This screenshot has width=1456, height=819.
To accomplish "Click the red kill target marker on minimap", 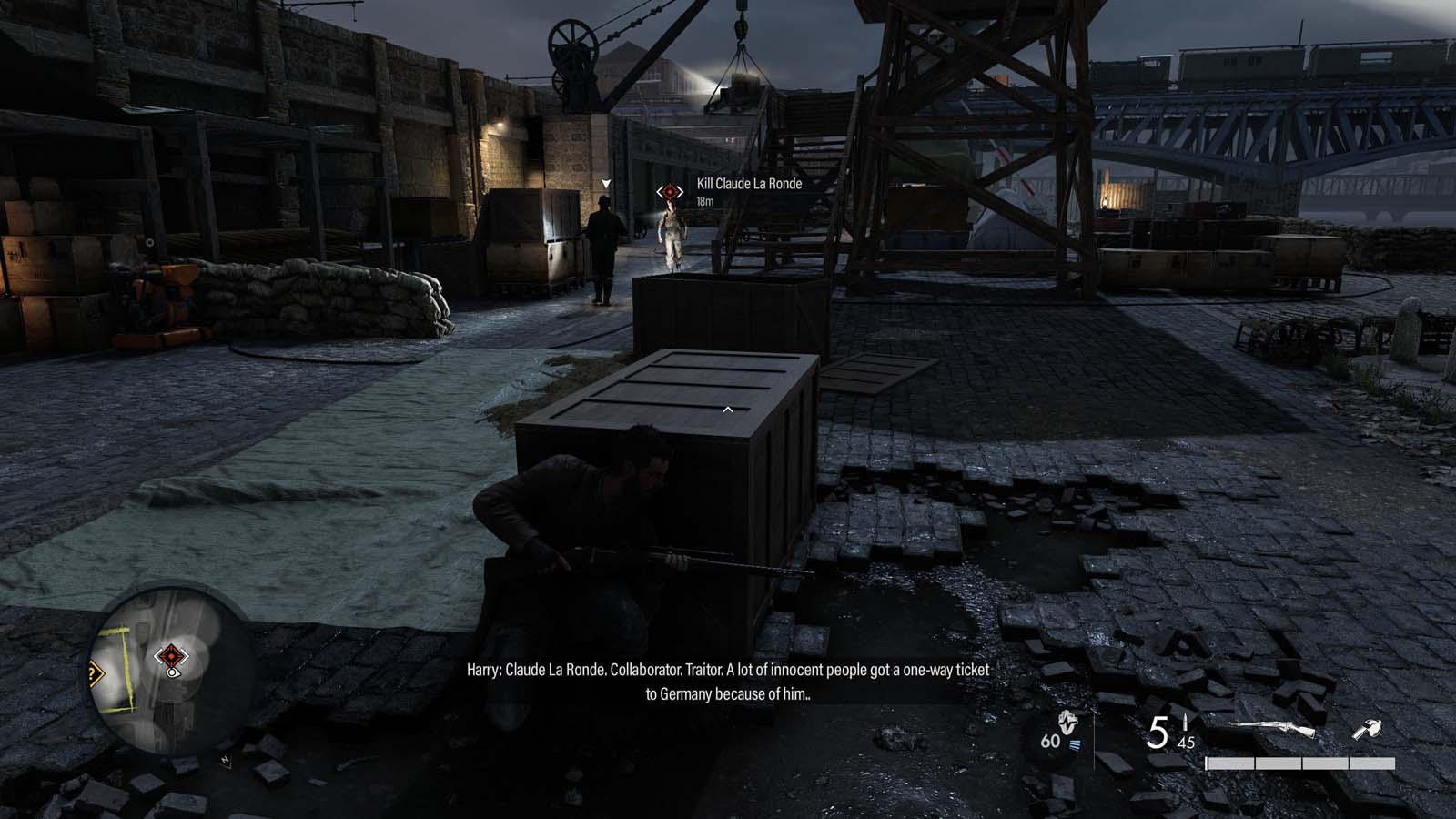I will (170, 655).
